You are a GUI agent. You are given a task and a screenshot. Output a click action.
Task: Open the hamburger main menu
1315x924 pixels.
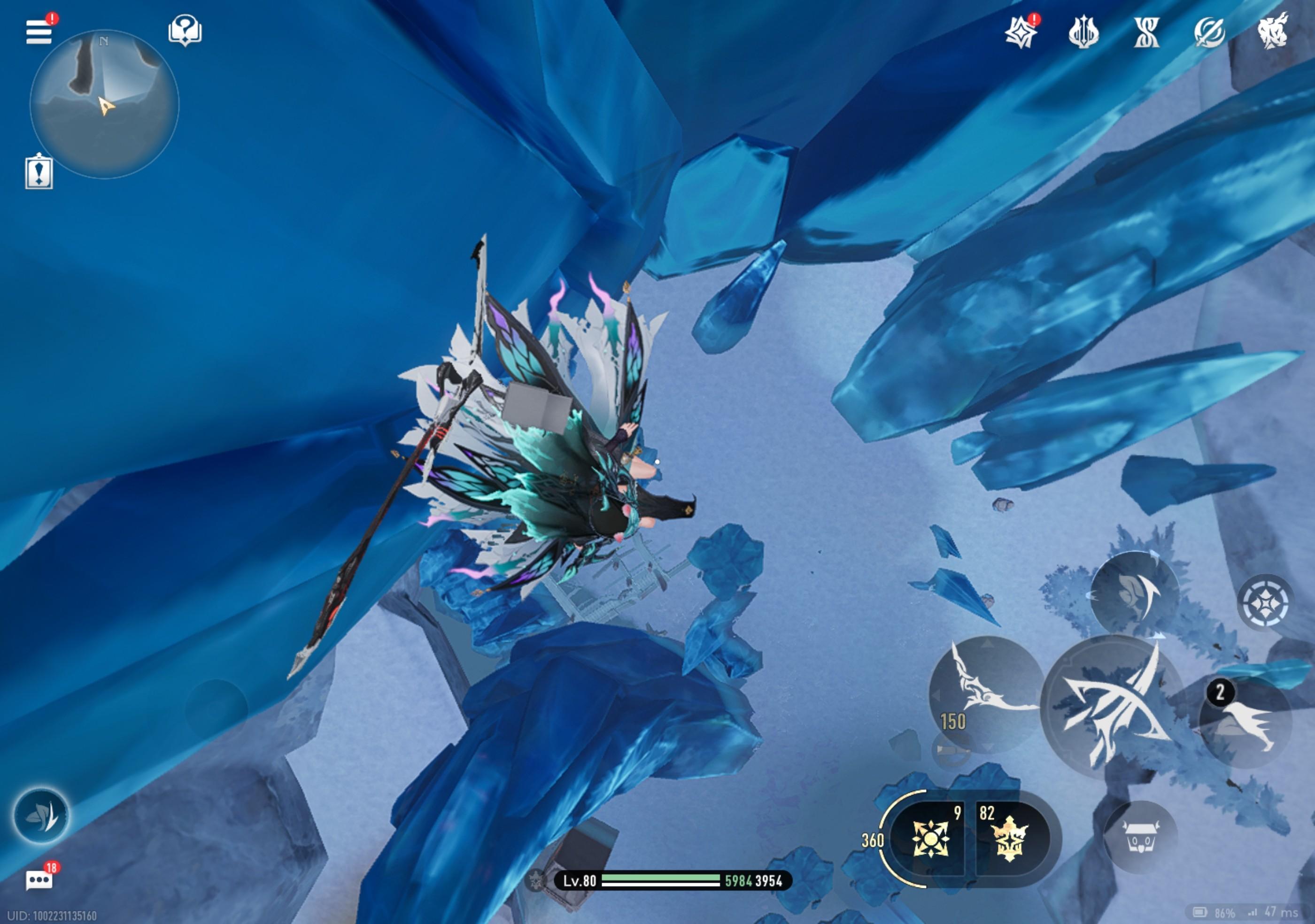[39, 31]
